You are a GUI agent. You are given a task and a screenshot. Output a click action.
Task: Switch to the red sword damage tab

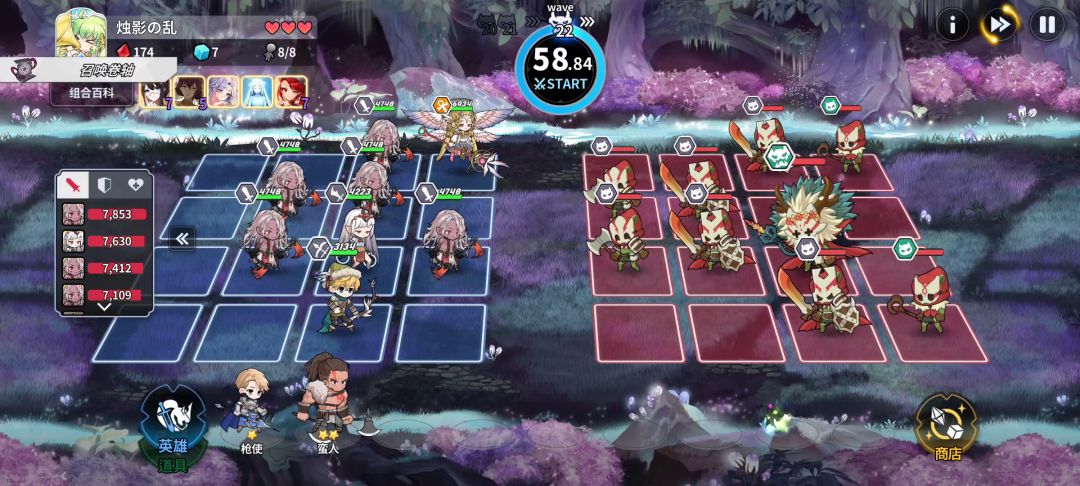75,185
